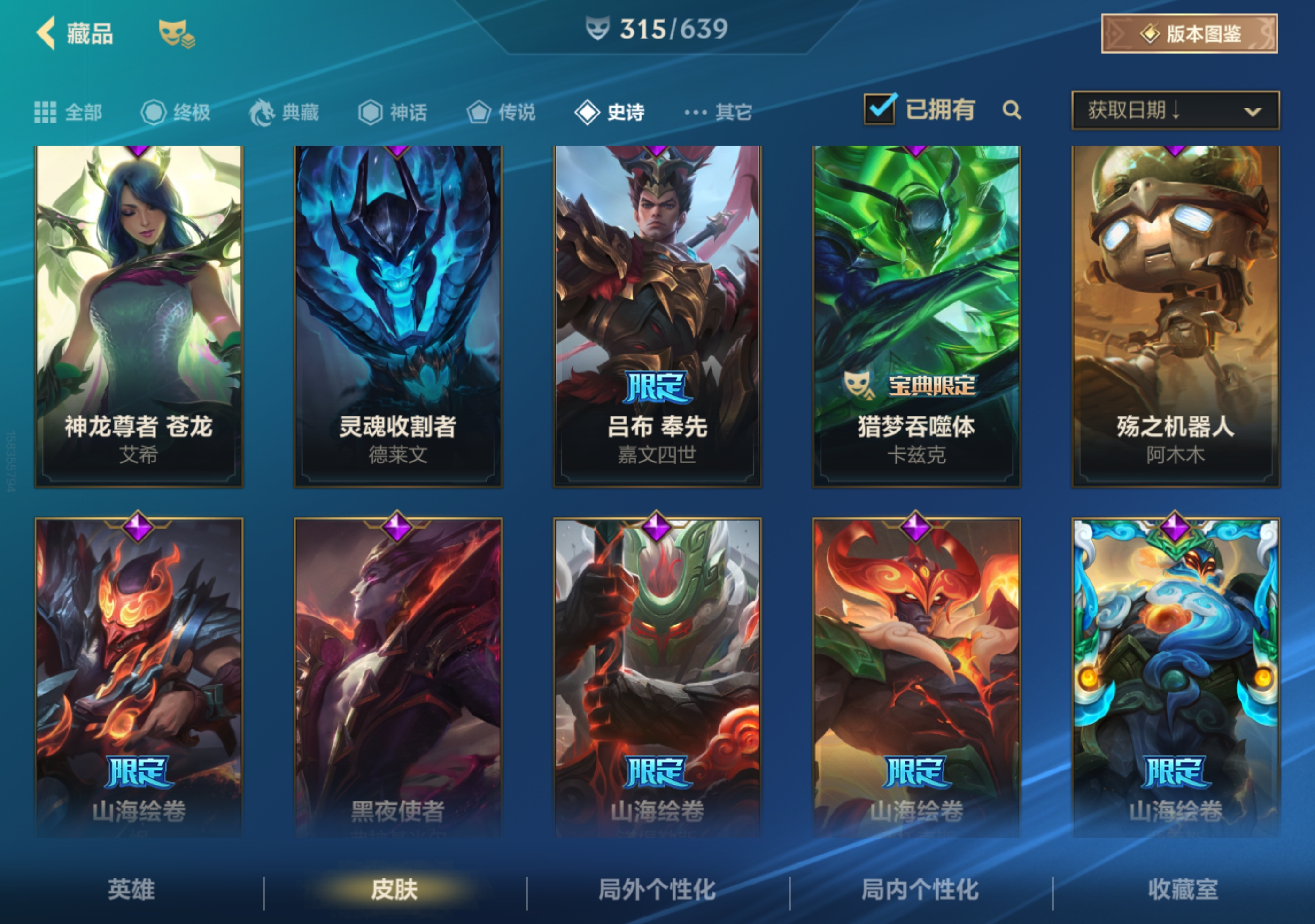Image resolution: width=1315 pixels, height=924 pixels.
Task: Select the 殇之机器人 阿木木 skin card
Action: coord(1175,316)
